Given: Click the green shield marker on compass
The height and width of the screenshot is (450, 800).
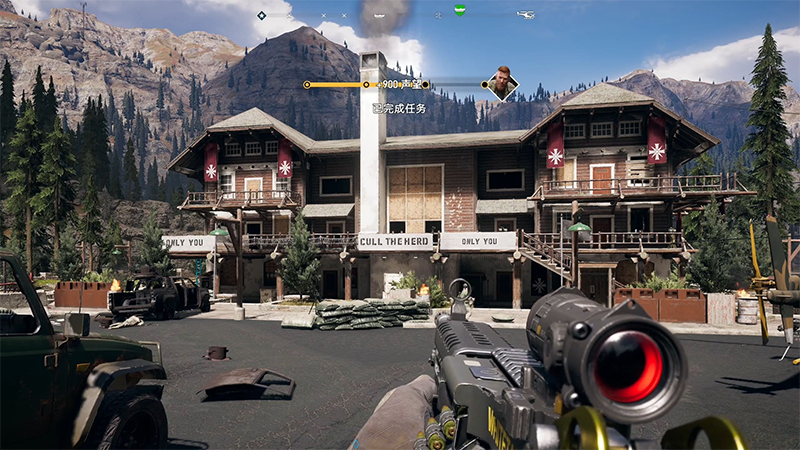Looking at the screenshot, I should click(459, 12).
